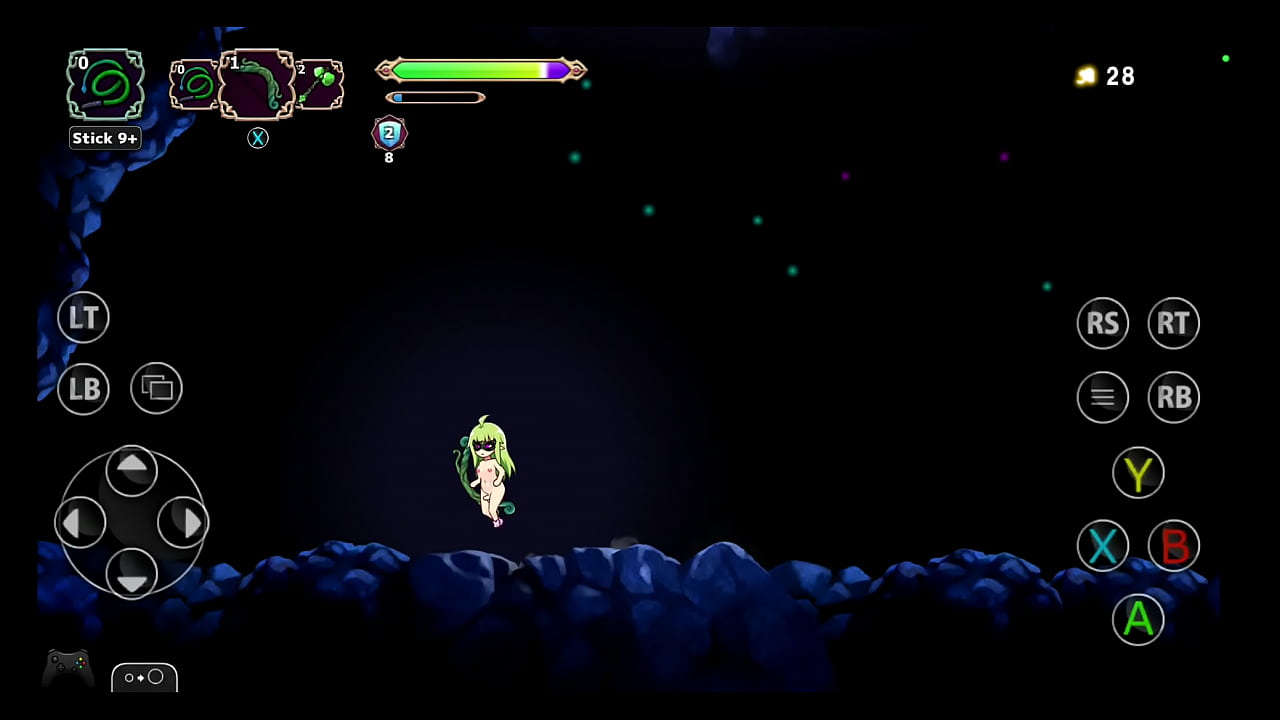Tap the RT touch button
The width and height of the screenshot is (1280, 720).
[x=1173, y=323]
